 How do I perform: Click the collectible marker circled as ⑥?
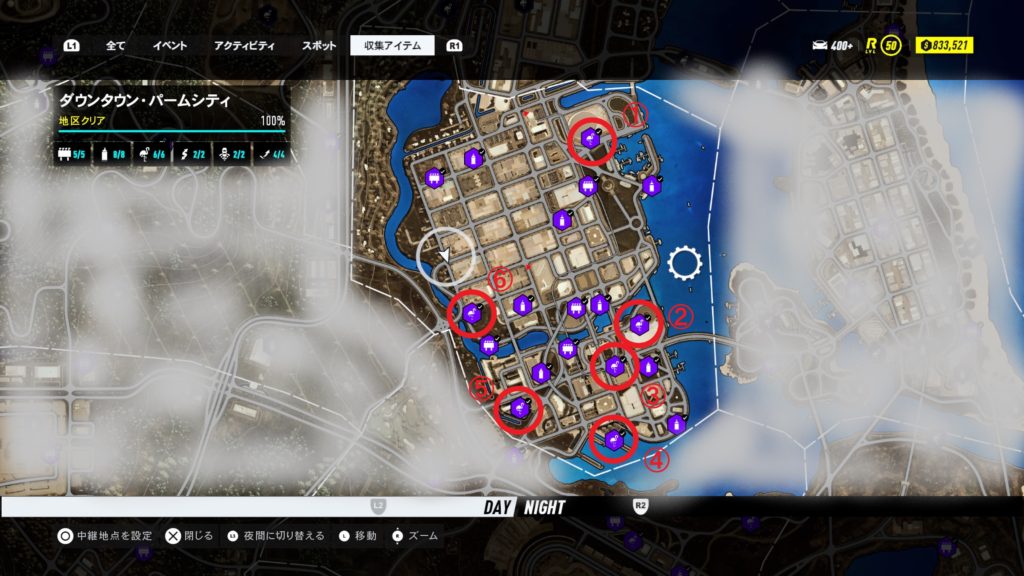tap(472, 314)
